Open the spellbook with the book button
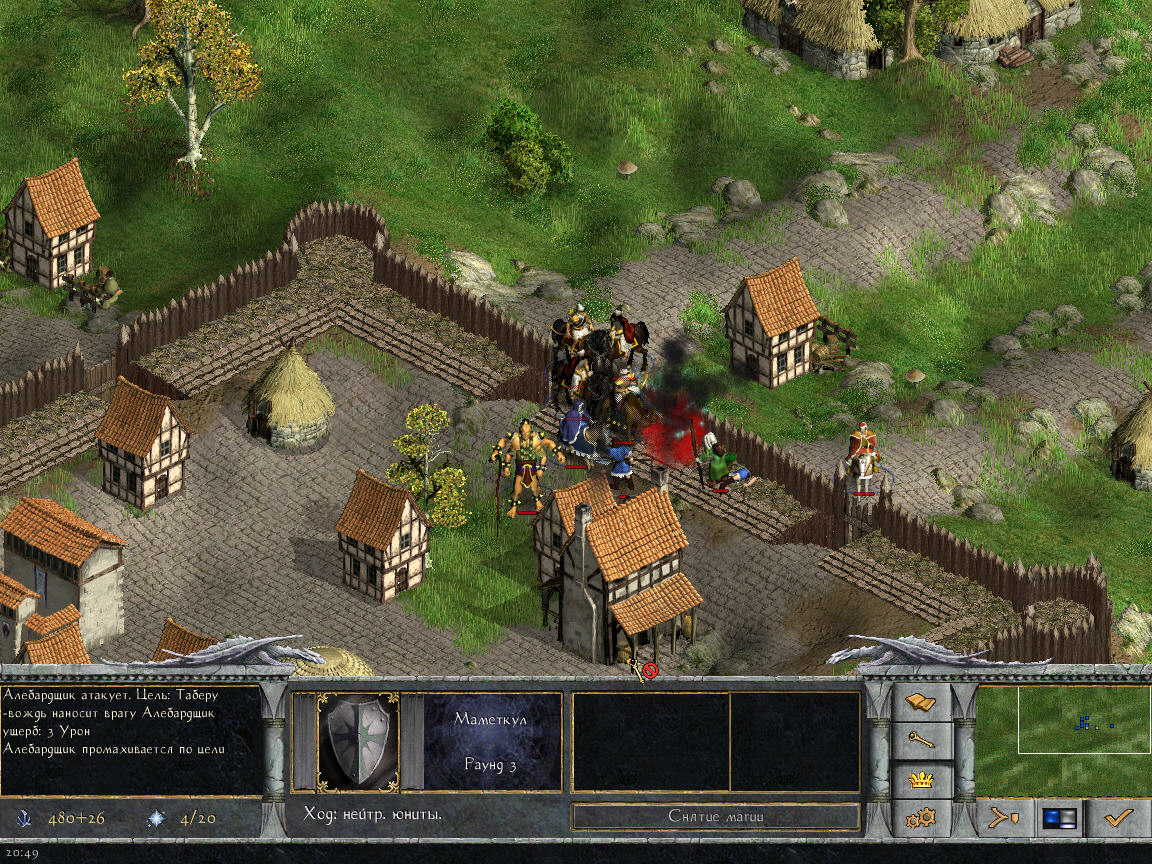The height and width of the screenshot is (864, 1152). tap(920, 704)
